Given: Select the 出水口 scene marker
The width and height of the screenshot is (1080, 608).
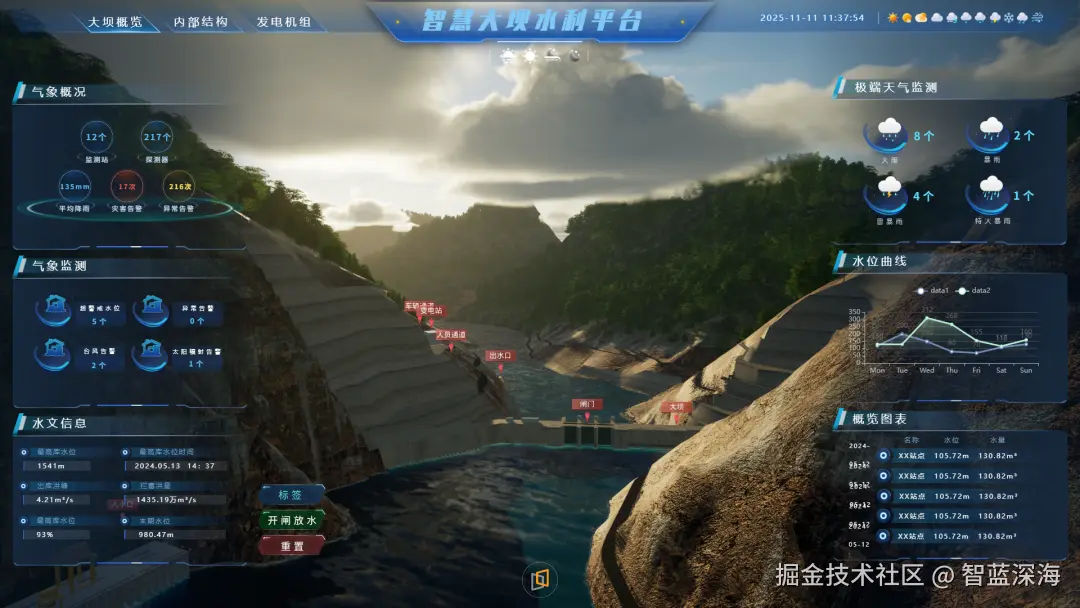Looking at the screenshot, I should click(499, 356).
